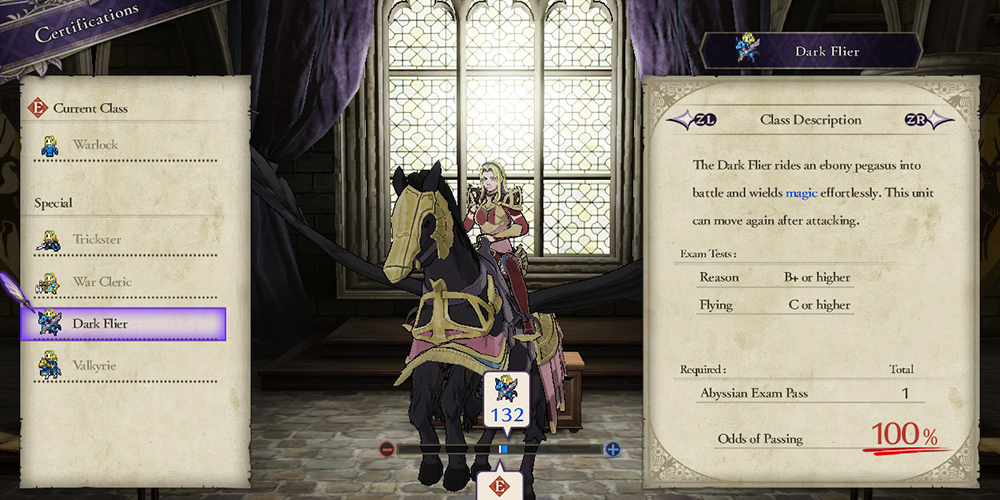1000x500 pixels.
Task: Click the red minus zoom button
Action: [387, 450]
